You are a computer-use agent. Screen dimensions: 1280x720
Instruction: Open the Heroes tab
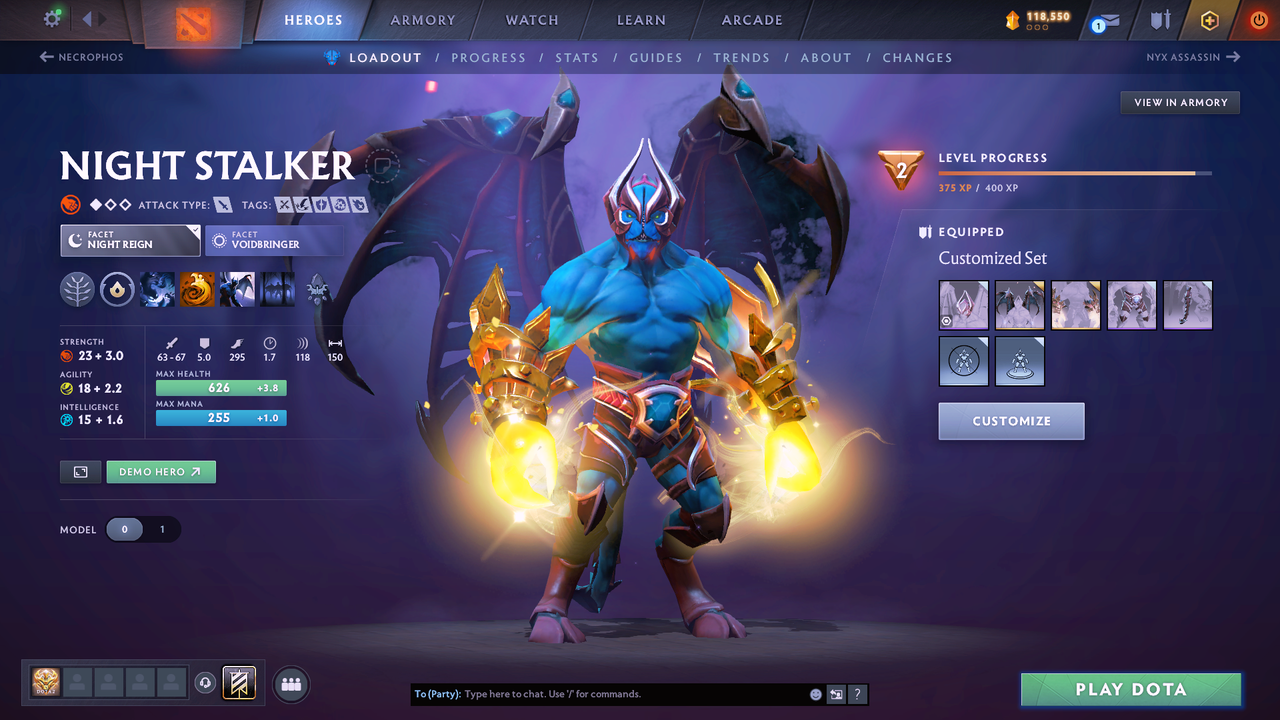point(313,19)
